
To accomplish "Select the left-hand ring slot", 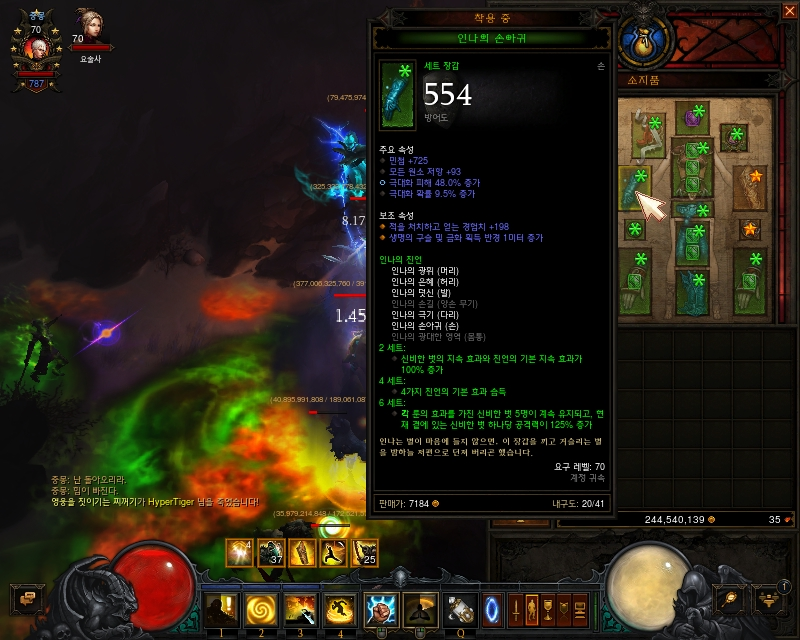I will (635, 229).
